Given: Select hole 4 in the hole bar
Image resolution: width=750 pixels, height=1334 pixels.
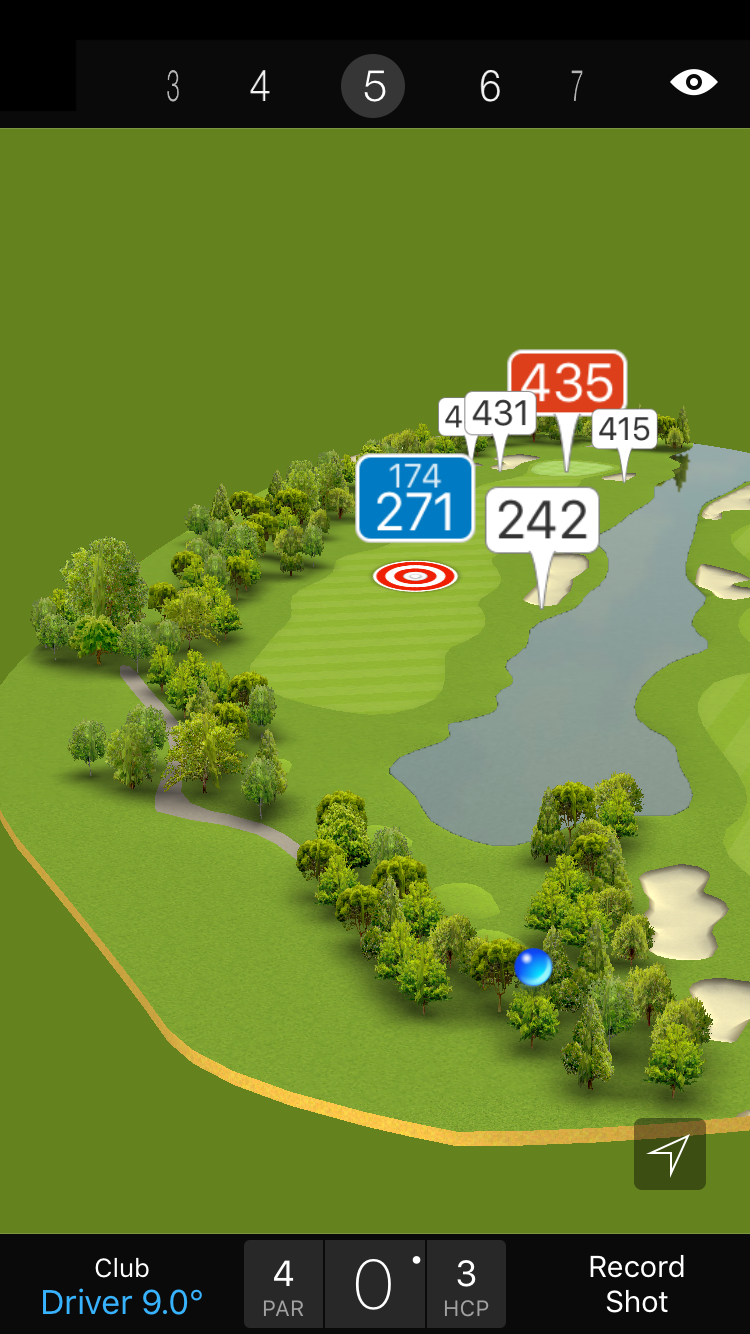Looking at the screenshot, I should (x=260, y=87).
